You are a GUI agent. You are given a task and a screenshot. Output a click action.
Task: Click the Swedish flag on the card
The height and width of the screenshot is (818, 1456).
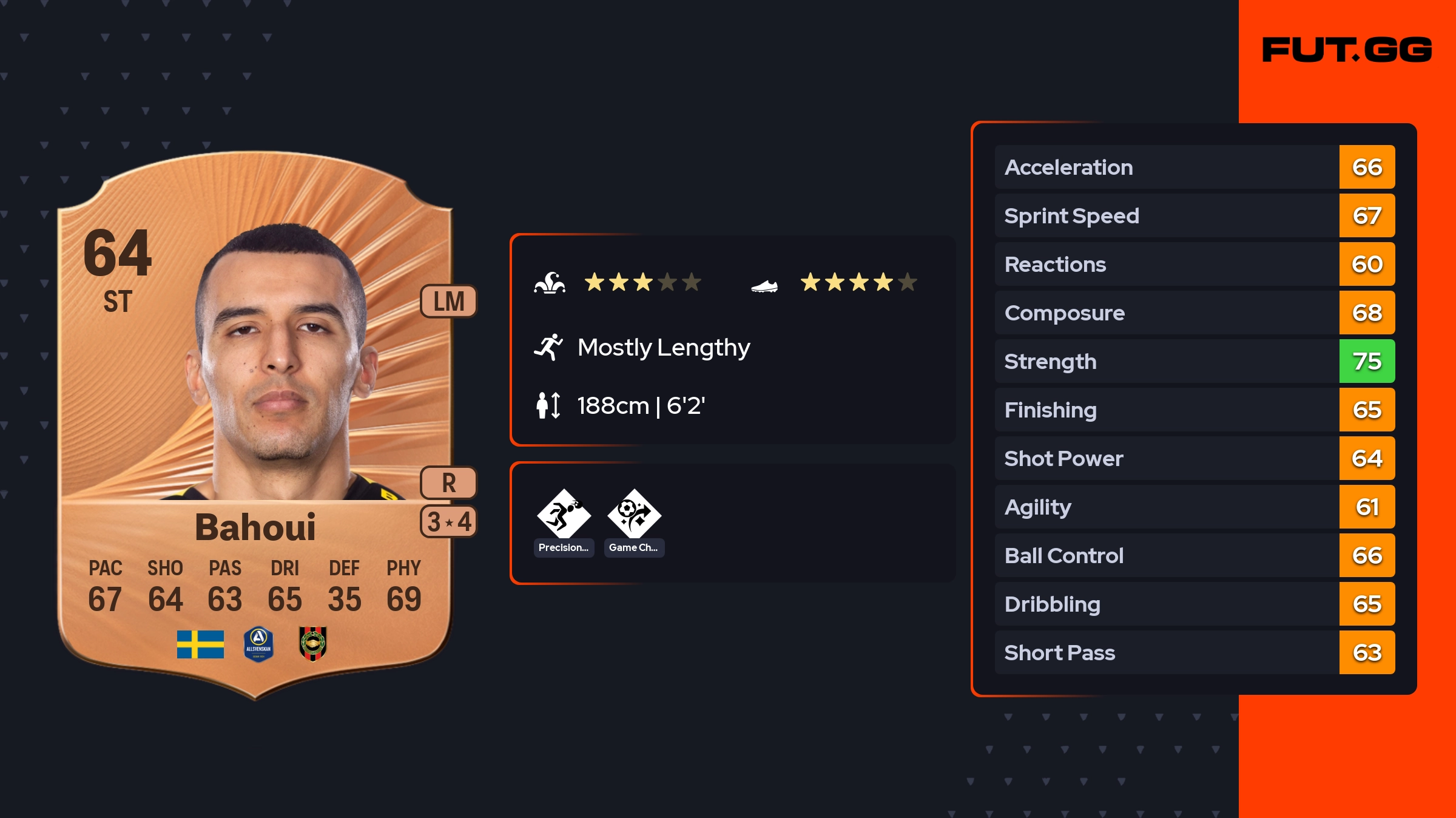(200, 644)
